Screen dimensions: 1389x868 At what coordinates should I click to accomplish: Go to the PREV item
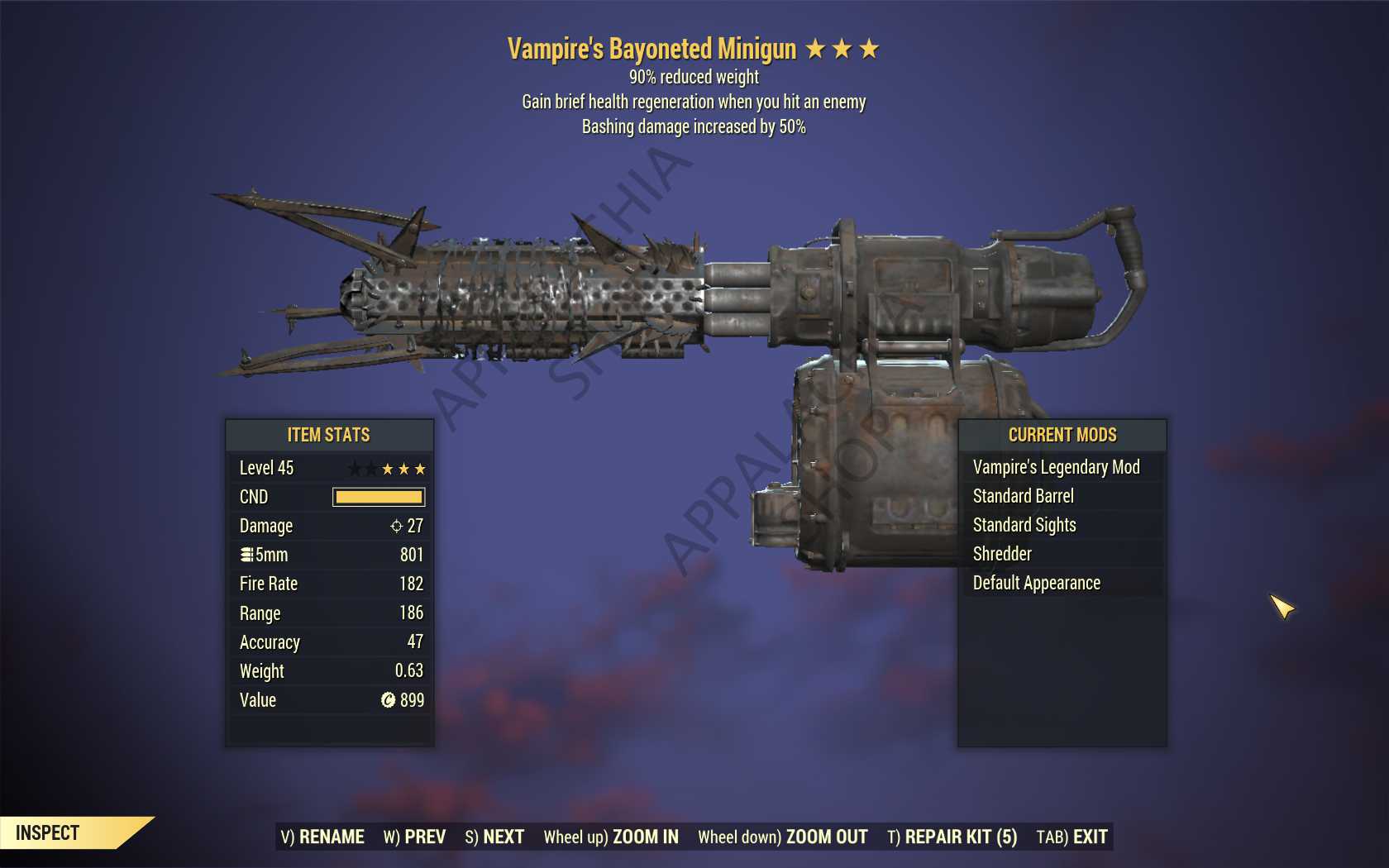414,837
